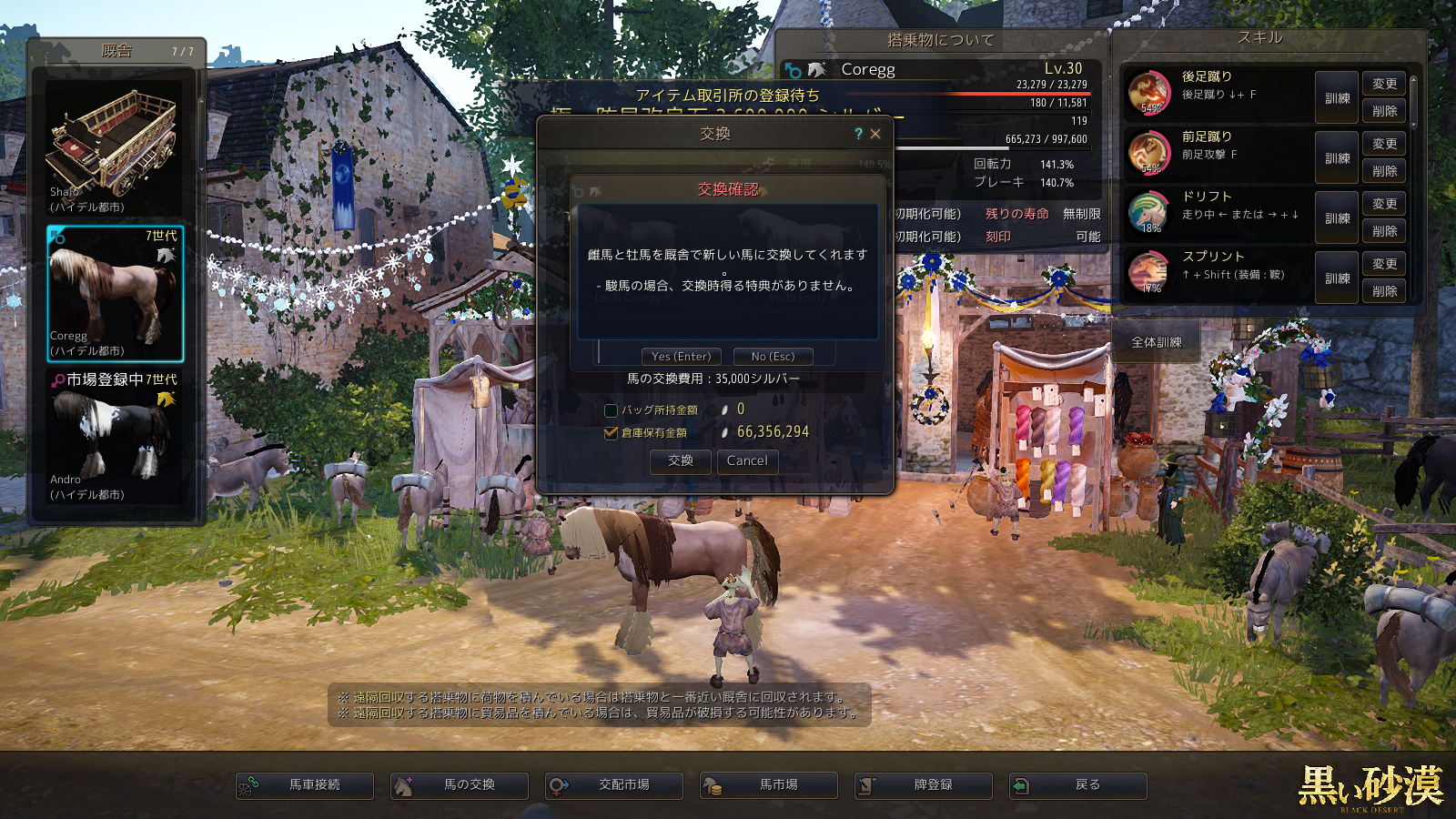This screenshot has width=1456, height=819.
Task: Decline with the No (Esc) button
Action: pos(773,357)
